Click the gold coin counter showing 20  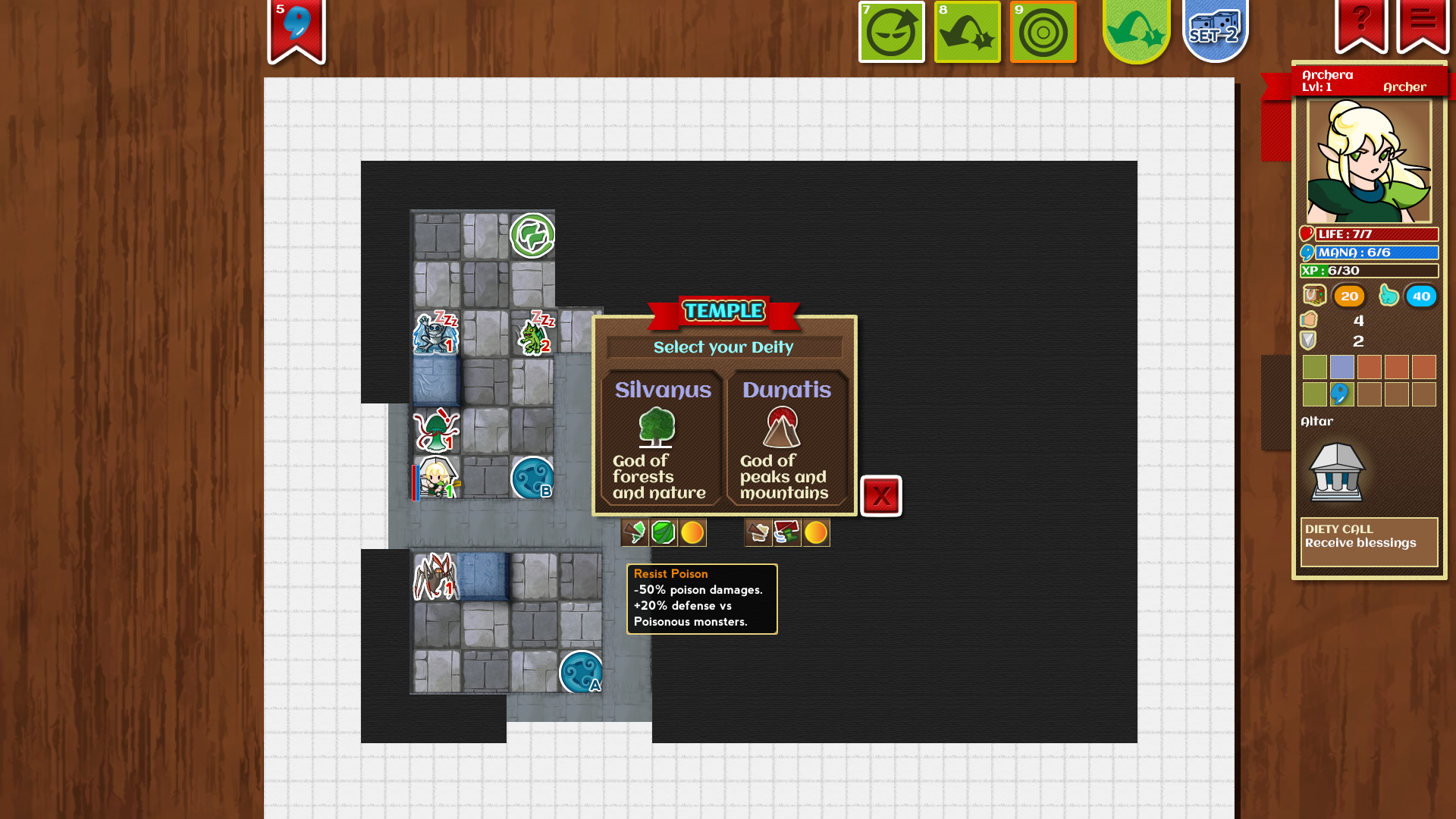[x=1348, y=296]
